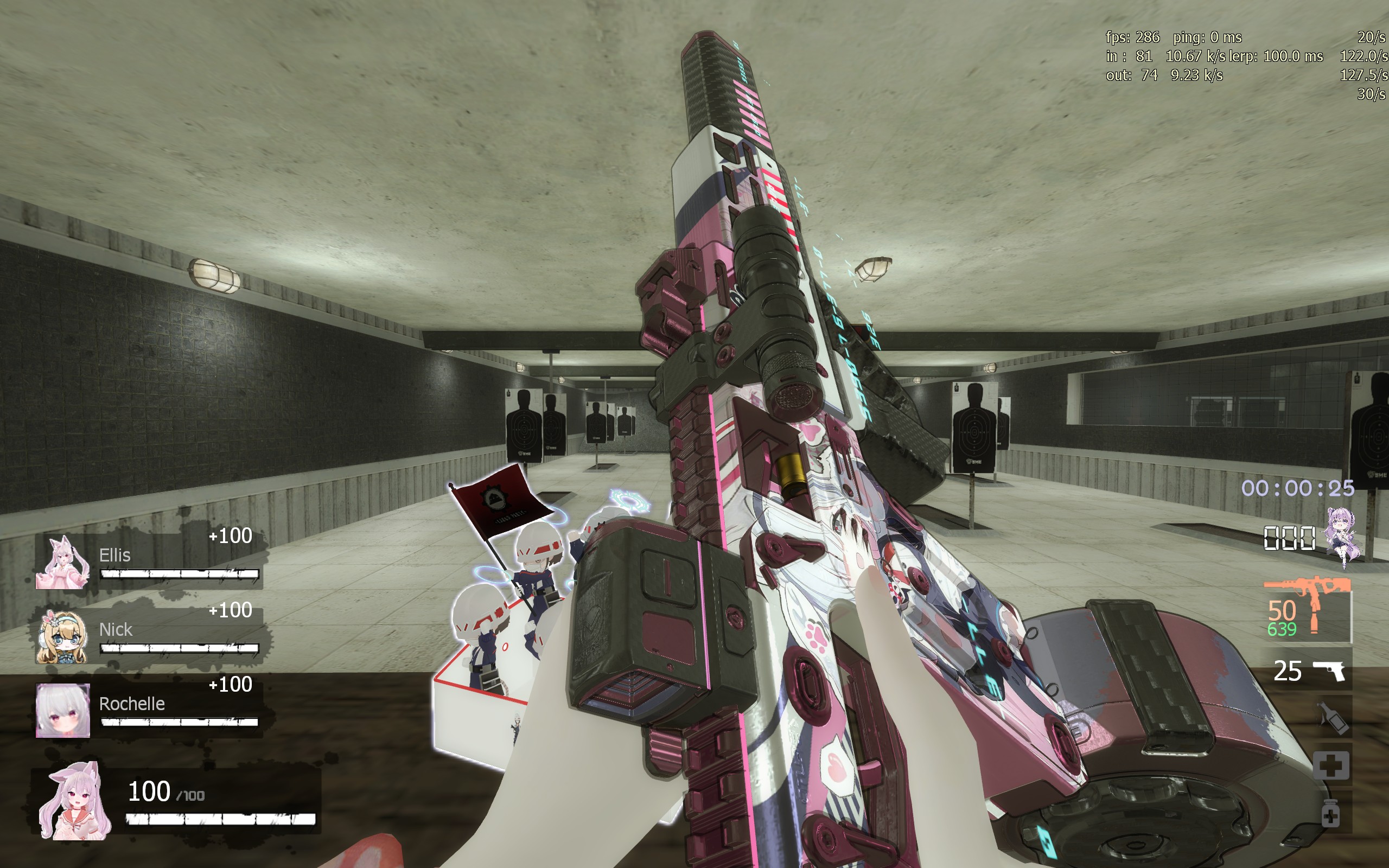Image resolution: width=1389 pixels, height=868 pixels.
Task: Select the pain pills bottle slot
Action: coord(1330,813)
